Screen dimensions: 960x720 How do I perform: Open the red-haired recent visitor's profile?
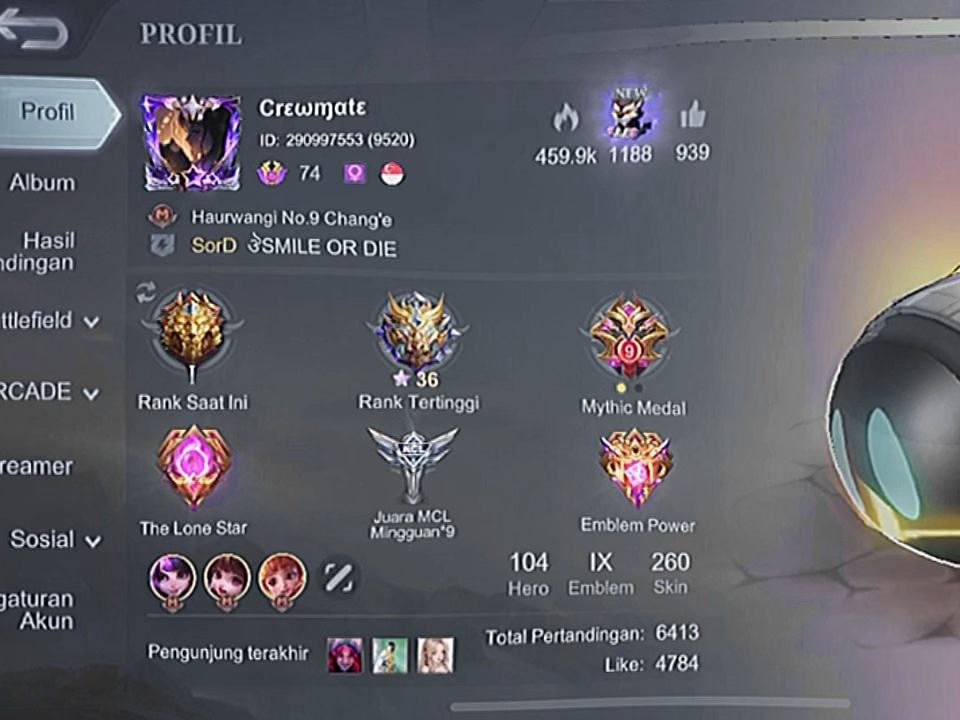point(345,655)
